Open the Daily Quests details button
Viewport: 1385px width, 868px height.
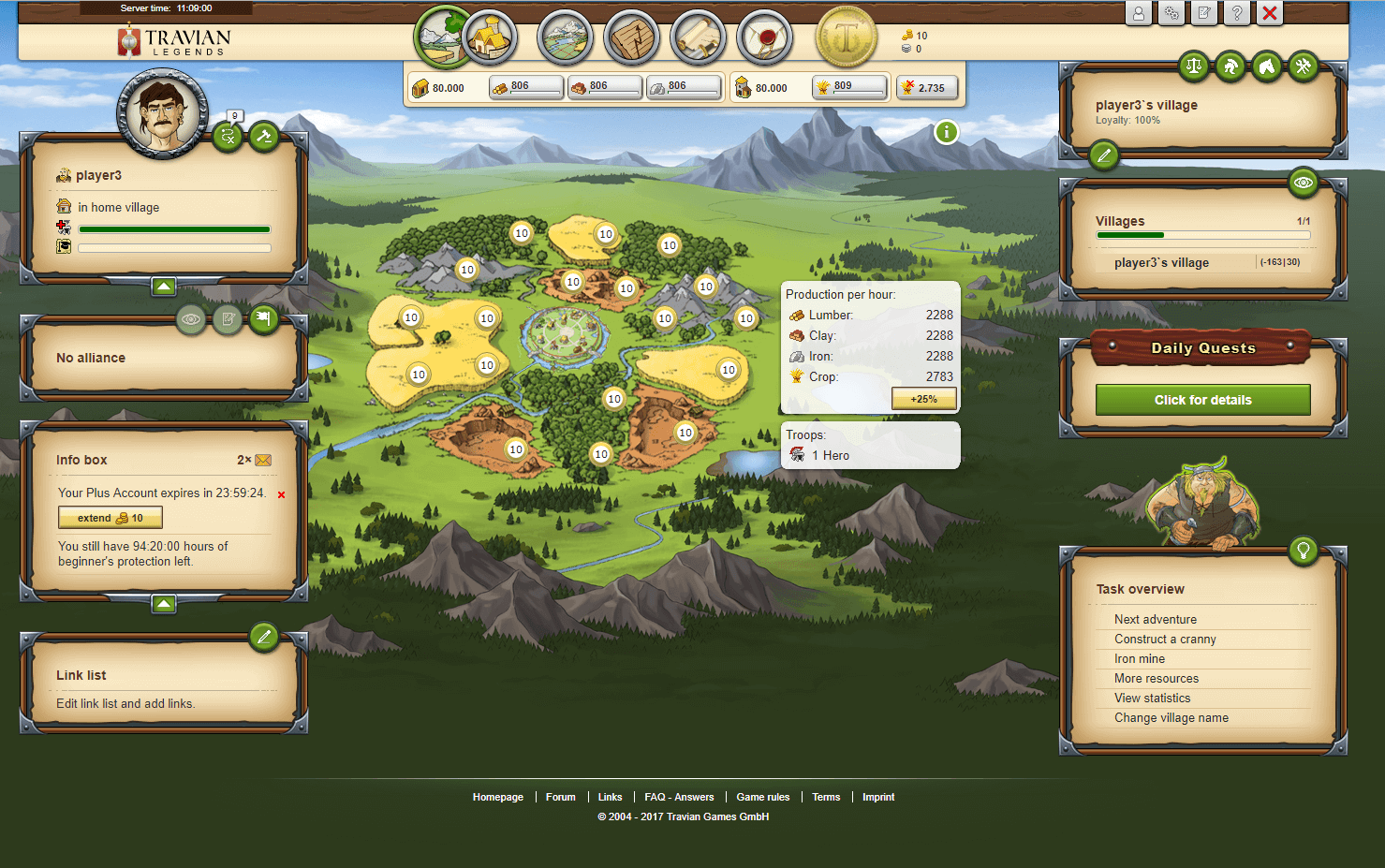coord(1202,400)
